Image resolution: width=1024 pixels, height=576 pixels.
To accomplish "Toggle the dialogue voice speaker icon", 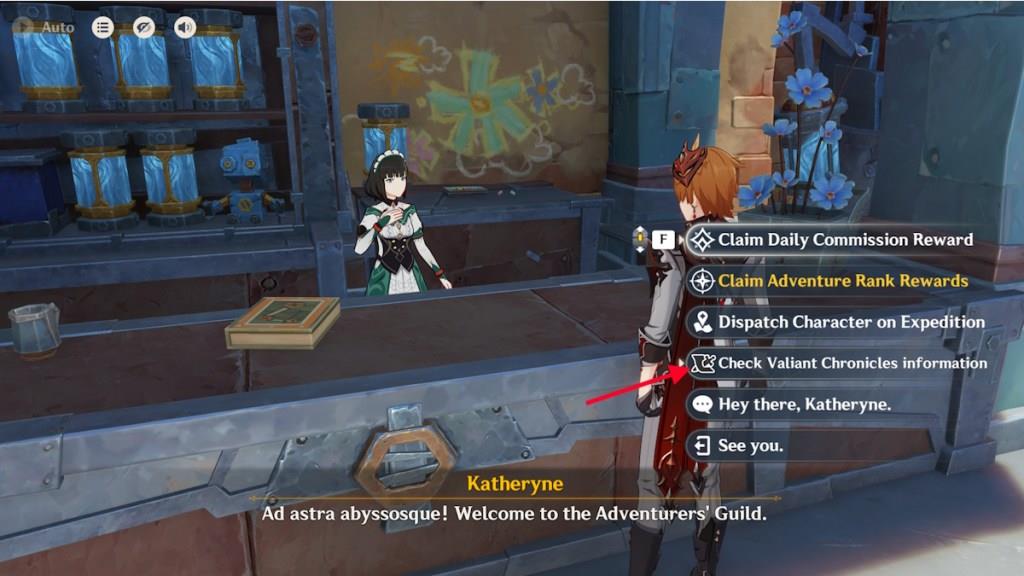I will point(185,27).
